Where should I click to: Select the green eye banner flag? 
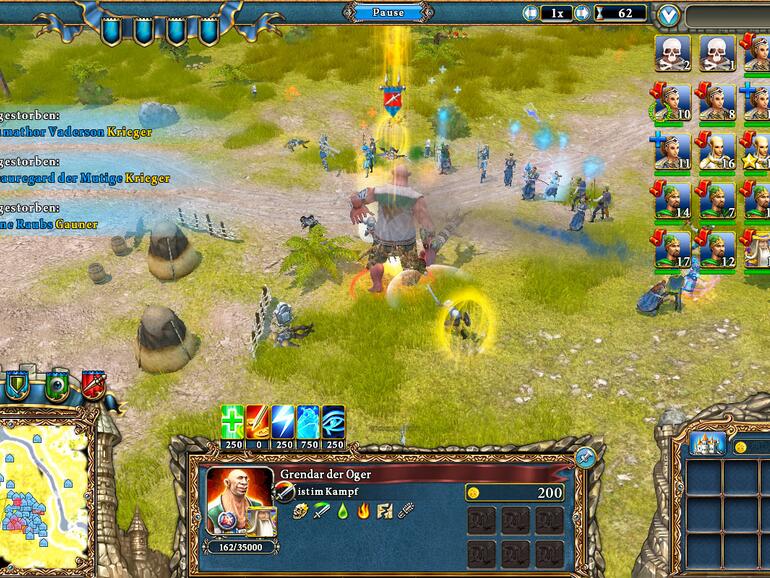(56, 384)
